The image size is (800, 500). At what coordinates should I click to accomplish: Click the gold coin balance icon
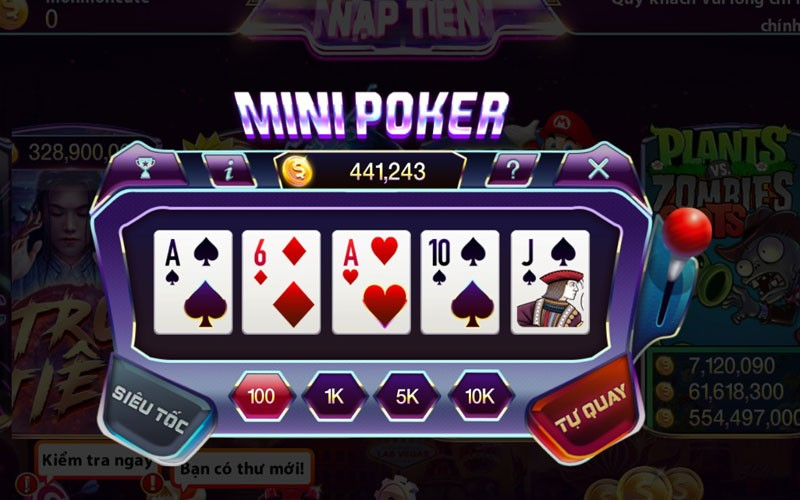coord(297,171)
